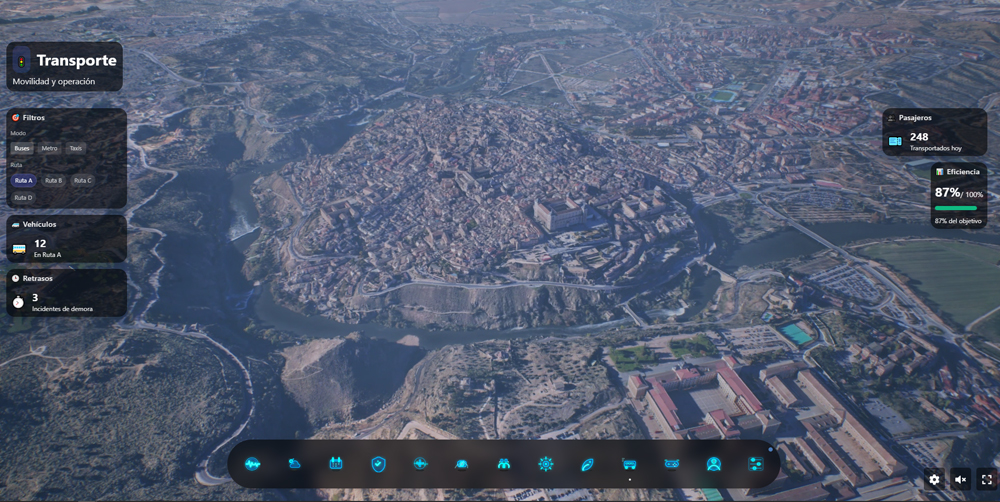Select the bus transport toolbar icon

coord(629,464)
